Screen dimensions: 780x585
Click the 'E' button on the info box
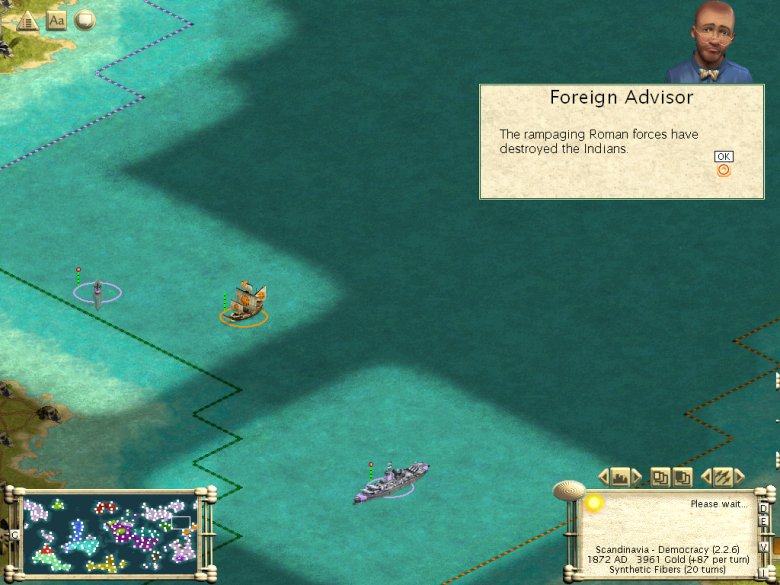pyautogui.click(x=764, y=521)
